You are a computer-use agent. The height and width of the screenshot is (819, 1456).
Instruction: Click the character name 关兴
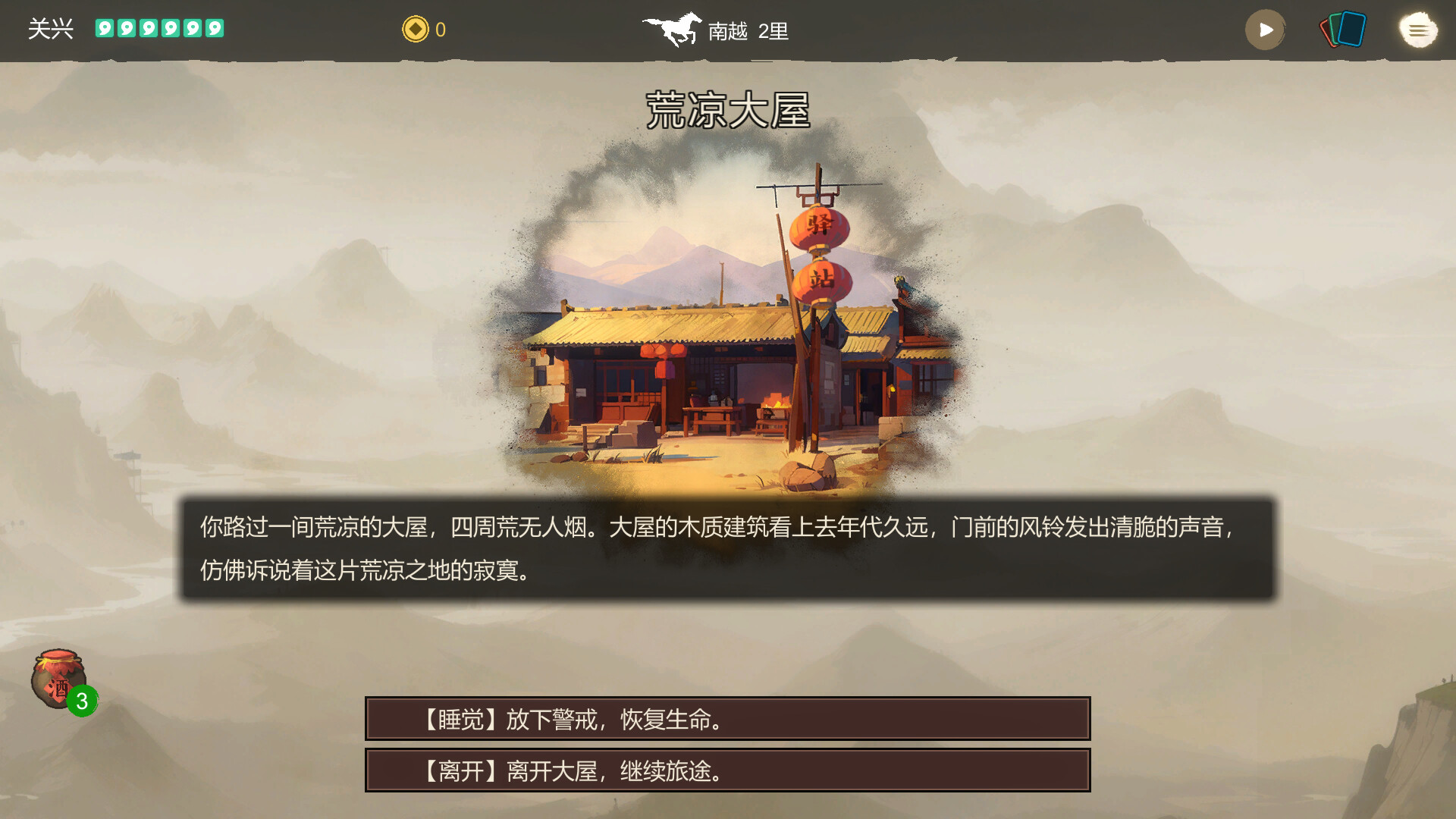(49, 29)
